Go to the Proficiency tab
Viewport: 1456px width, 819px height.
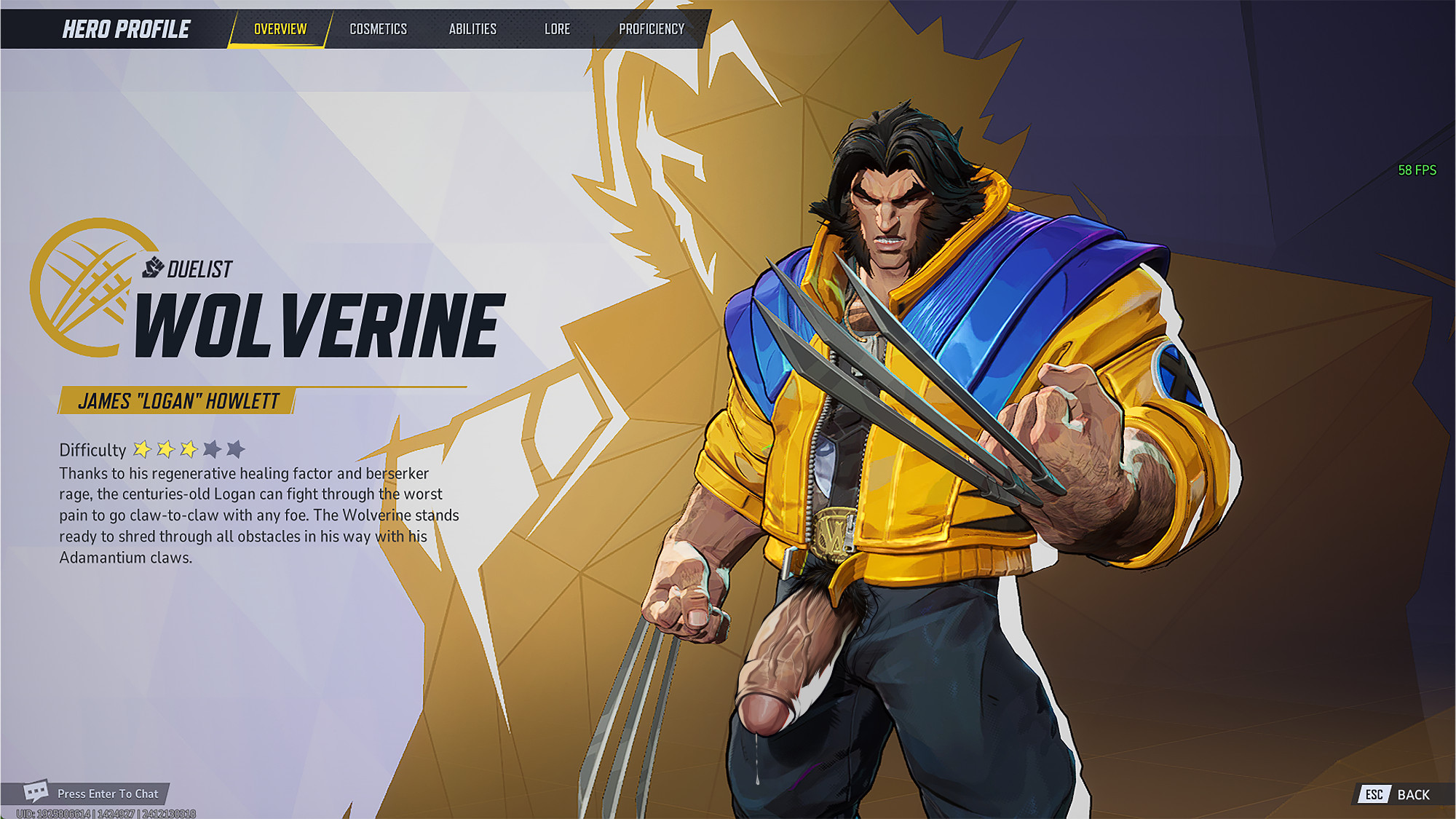652,29
